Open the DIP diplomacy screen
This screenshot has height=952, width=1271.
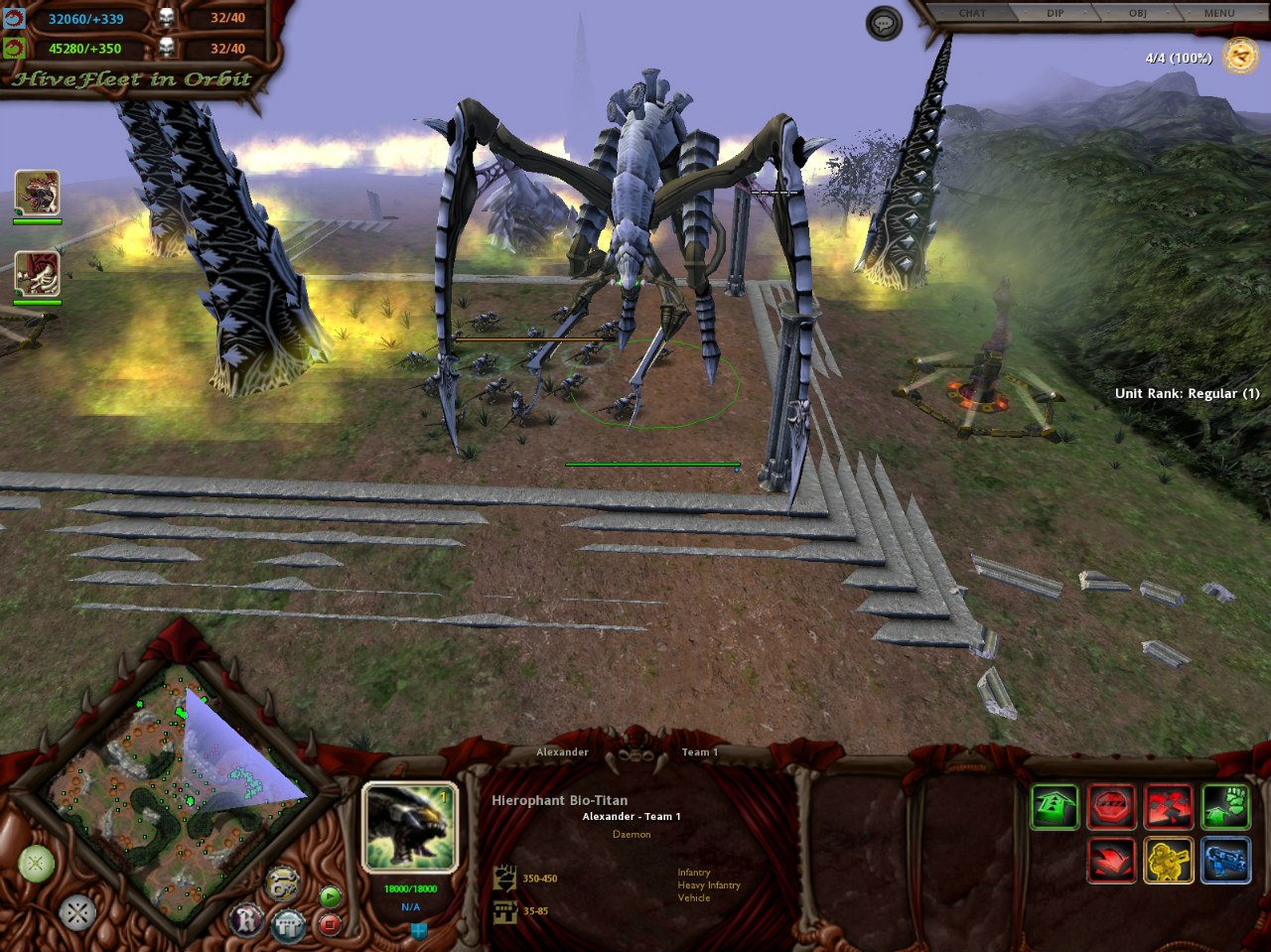tap(1055, 13)
